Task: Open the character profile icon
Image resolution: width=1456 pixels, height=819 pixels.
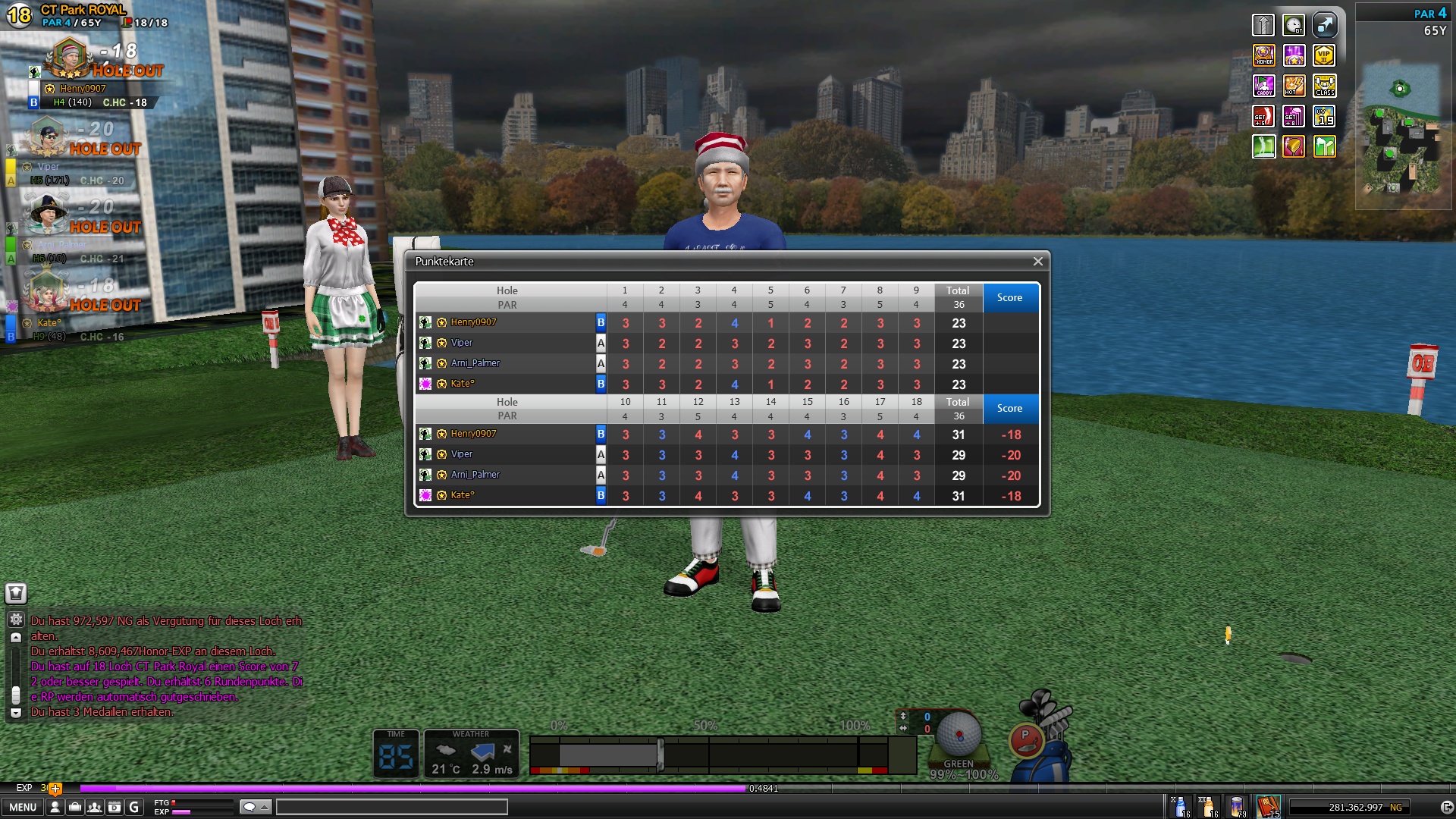Action: [55, 807]
